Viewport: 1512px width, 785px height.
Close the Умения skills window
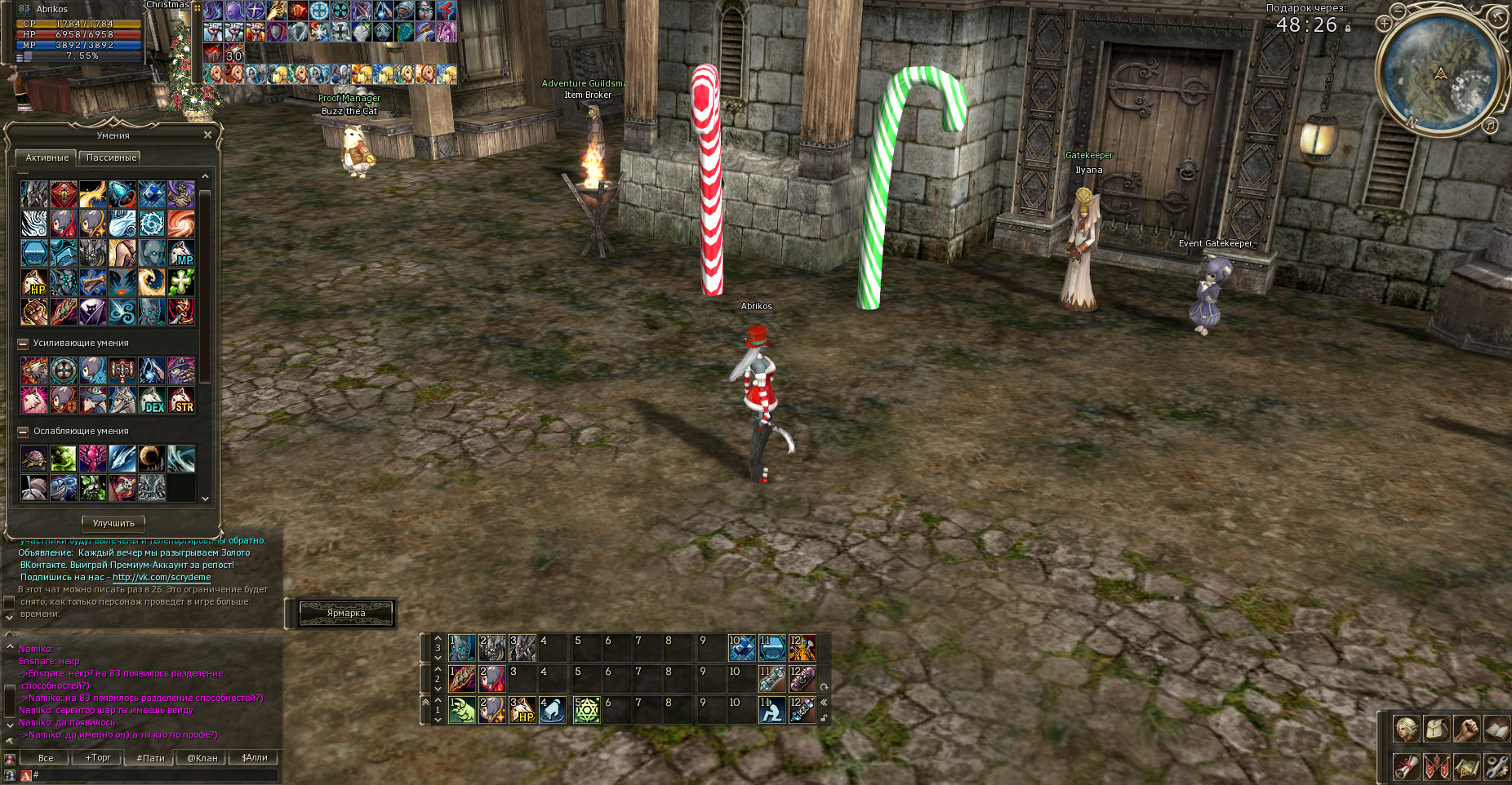coord(207,135)
